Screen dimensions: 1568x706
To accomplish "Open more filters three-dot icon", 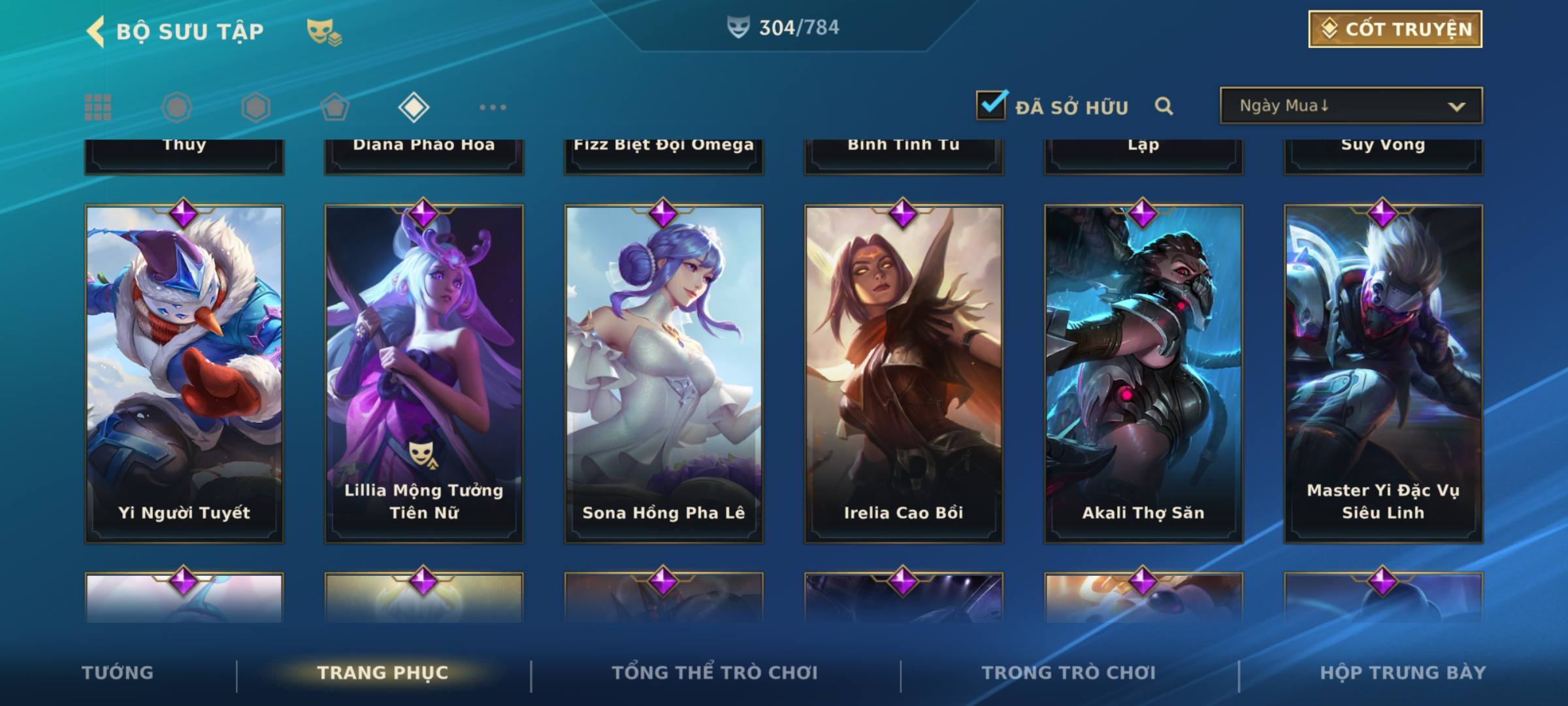I will [493, 107].
